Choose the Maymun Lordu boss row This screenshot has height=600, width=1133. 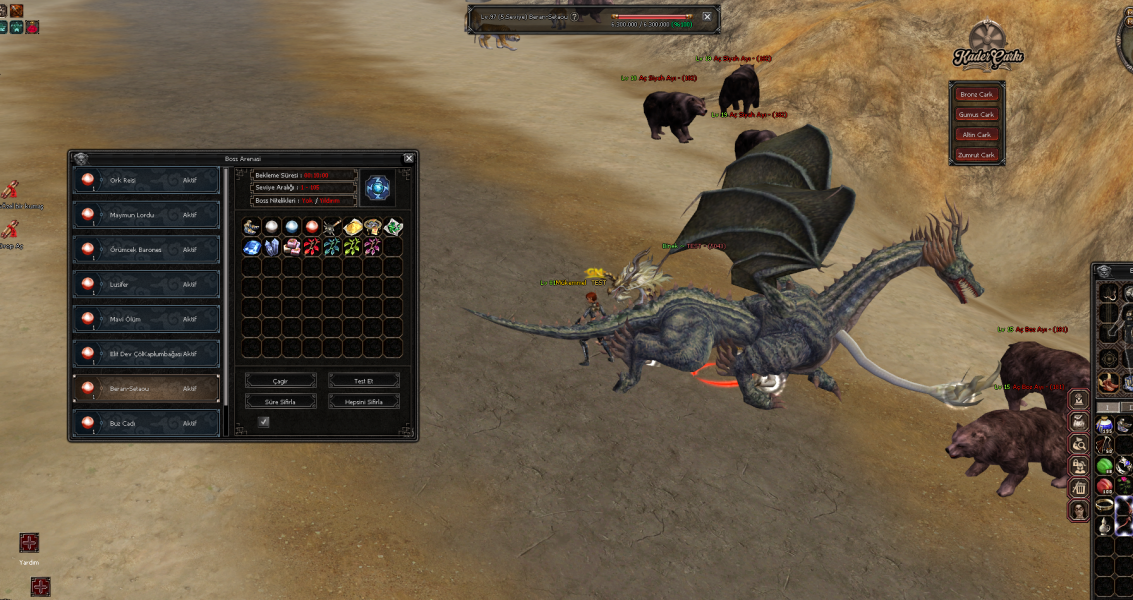[146, 215]
